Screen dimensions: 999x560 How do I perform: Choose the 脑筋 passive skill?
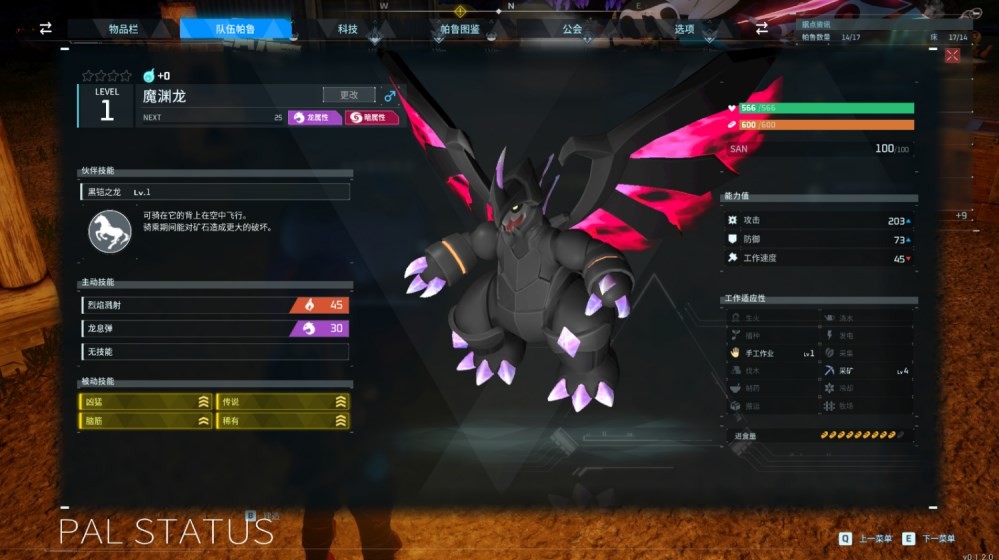146,421
